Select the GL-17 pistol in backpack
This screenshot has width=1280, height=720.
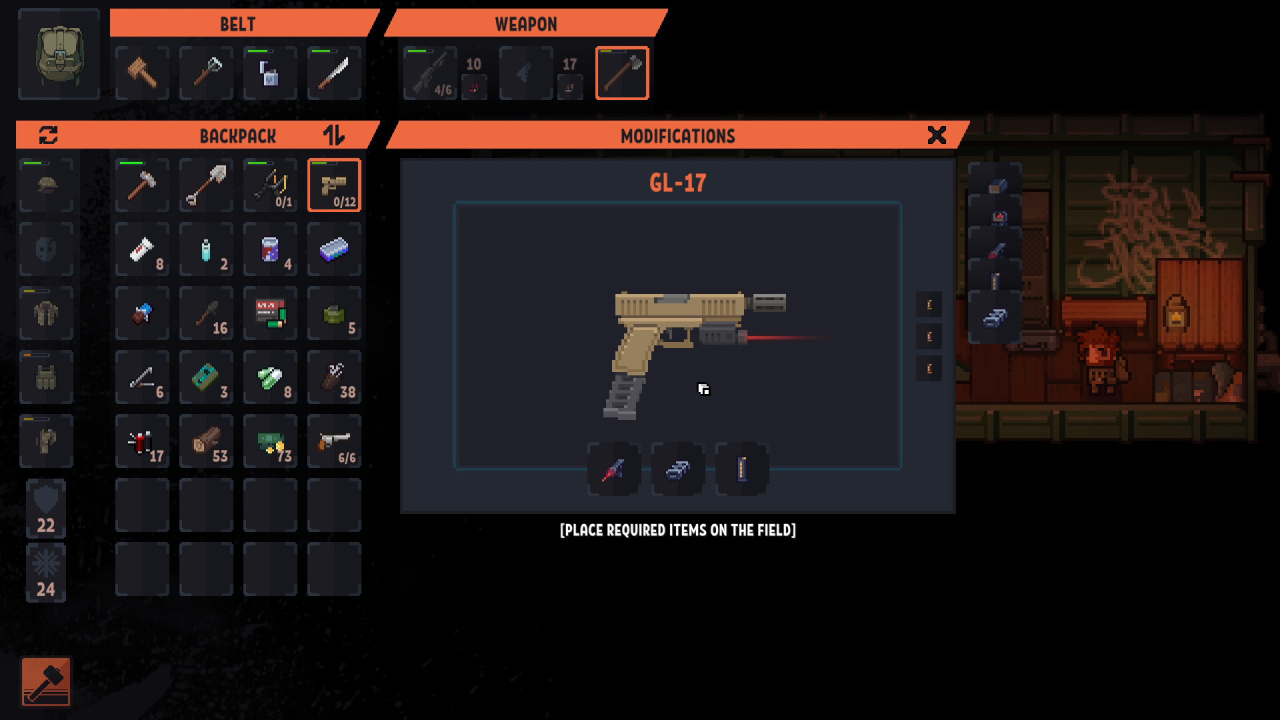(334, 185)
